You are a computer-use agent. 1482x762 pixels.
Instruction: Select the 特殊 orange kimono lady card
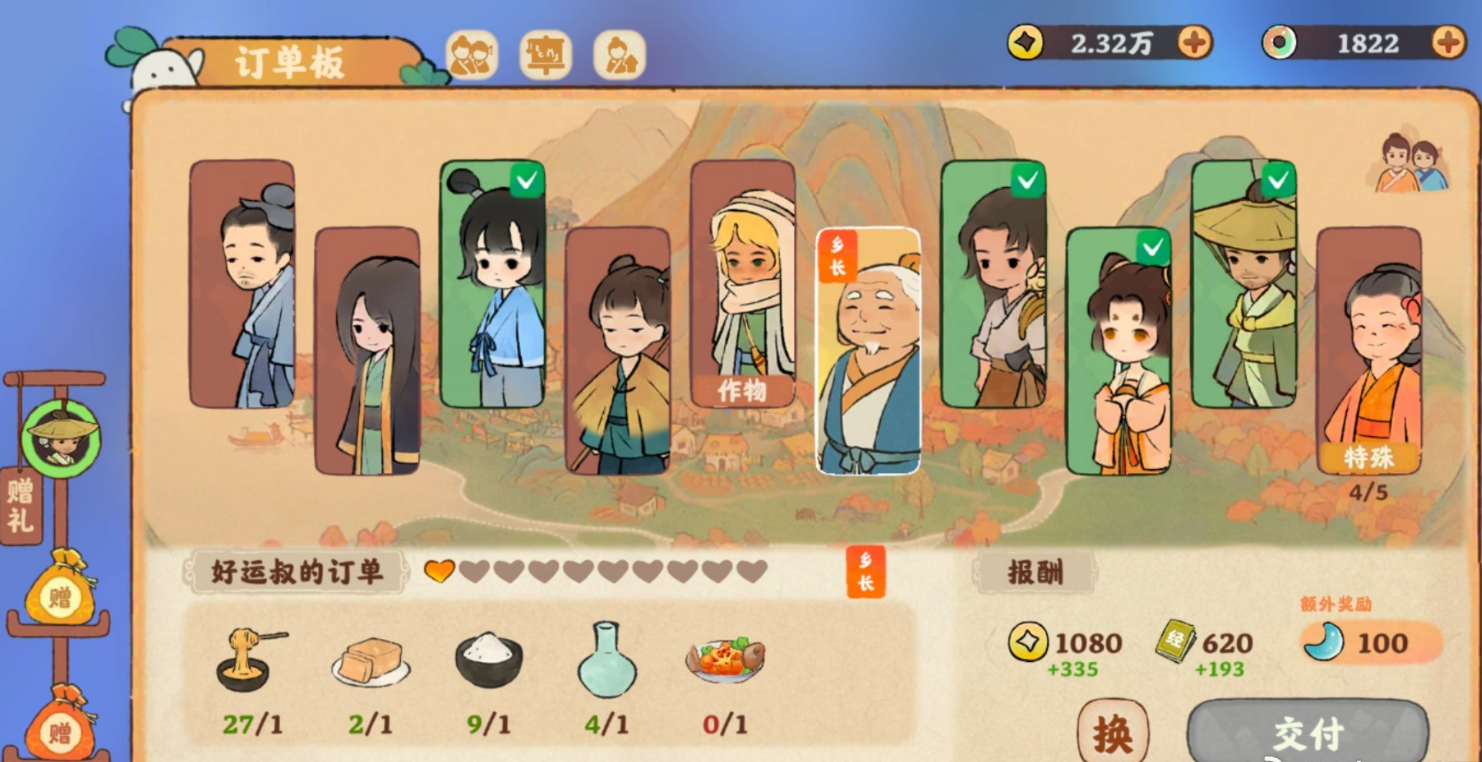(x=1368, y=350)
